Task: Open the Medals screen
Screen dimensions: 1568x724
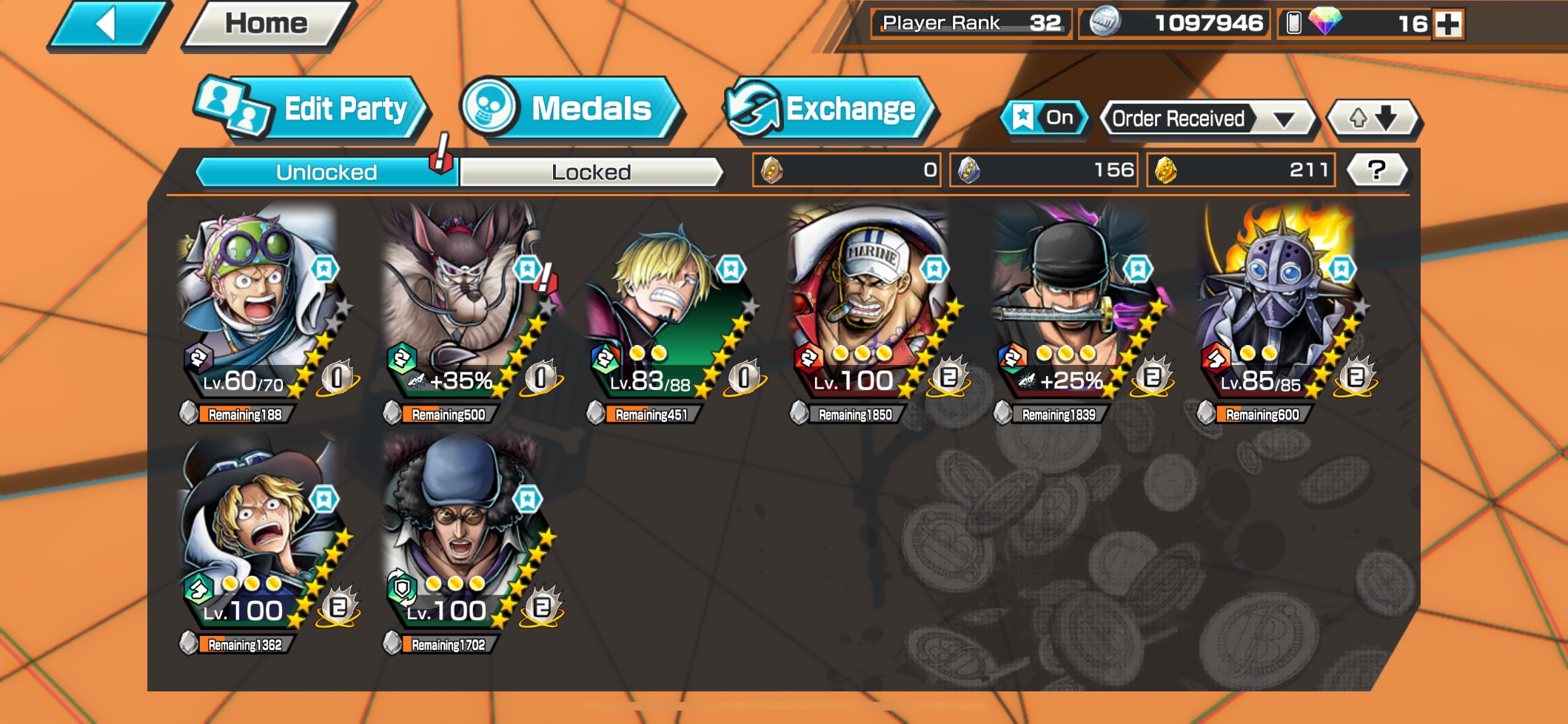Action: [570, 110]
